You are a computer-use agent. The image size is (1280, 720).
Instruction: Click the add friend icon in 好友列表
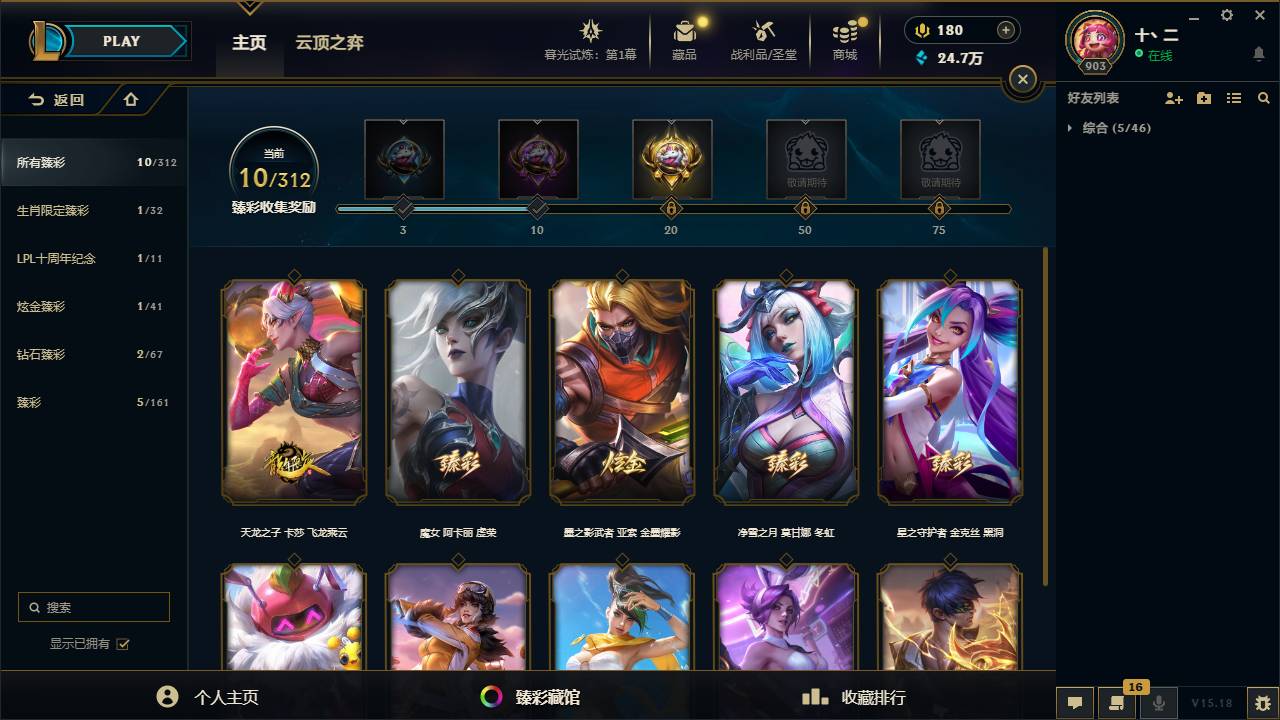point(1172,98)
